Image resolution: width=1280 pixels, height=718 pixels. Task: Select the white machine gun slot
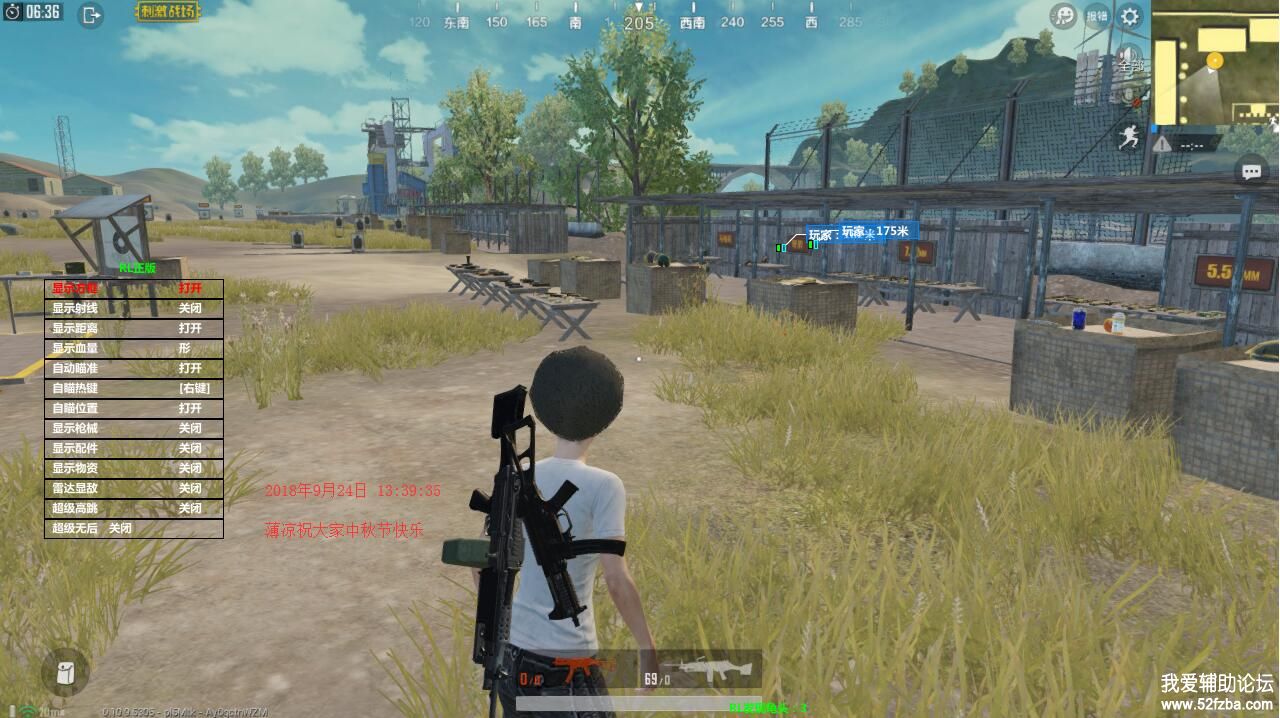[x=705, y=668]
